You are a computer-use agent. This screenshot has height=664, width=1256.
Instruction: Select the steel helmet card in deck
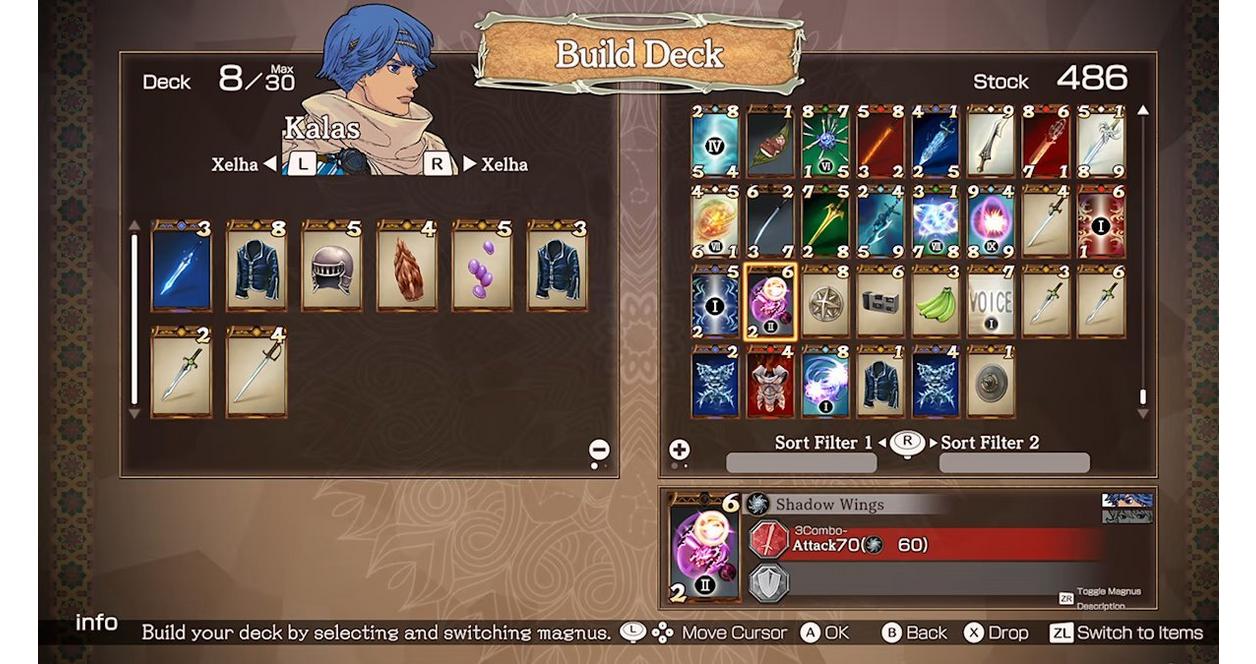331,268
